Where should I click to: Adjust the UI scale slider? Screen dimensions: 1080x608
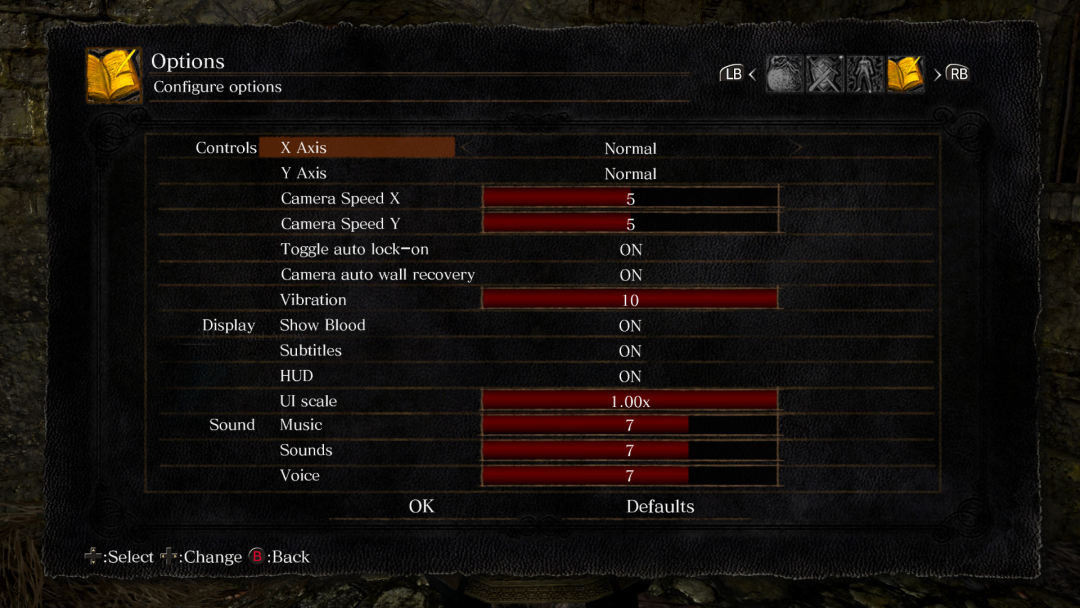click(x=630, y=401)
